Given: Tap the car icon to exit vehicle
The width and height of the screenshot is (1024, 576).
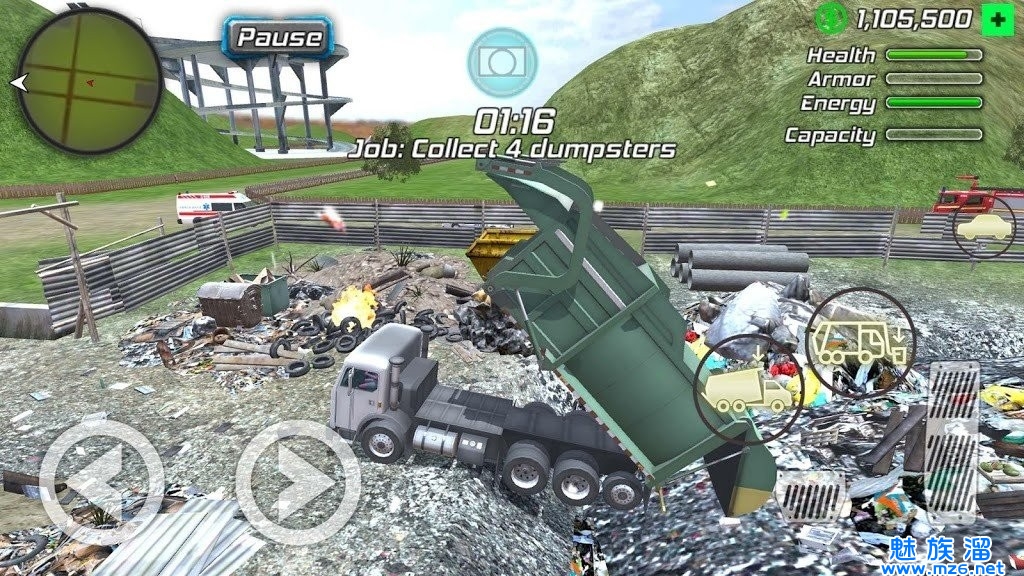Looking at the screenshot, I should 984,228.
